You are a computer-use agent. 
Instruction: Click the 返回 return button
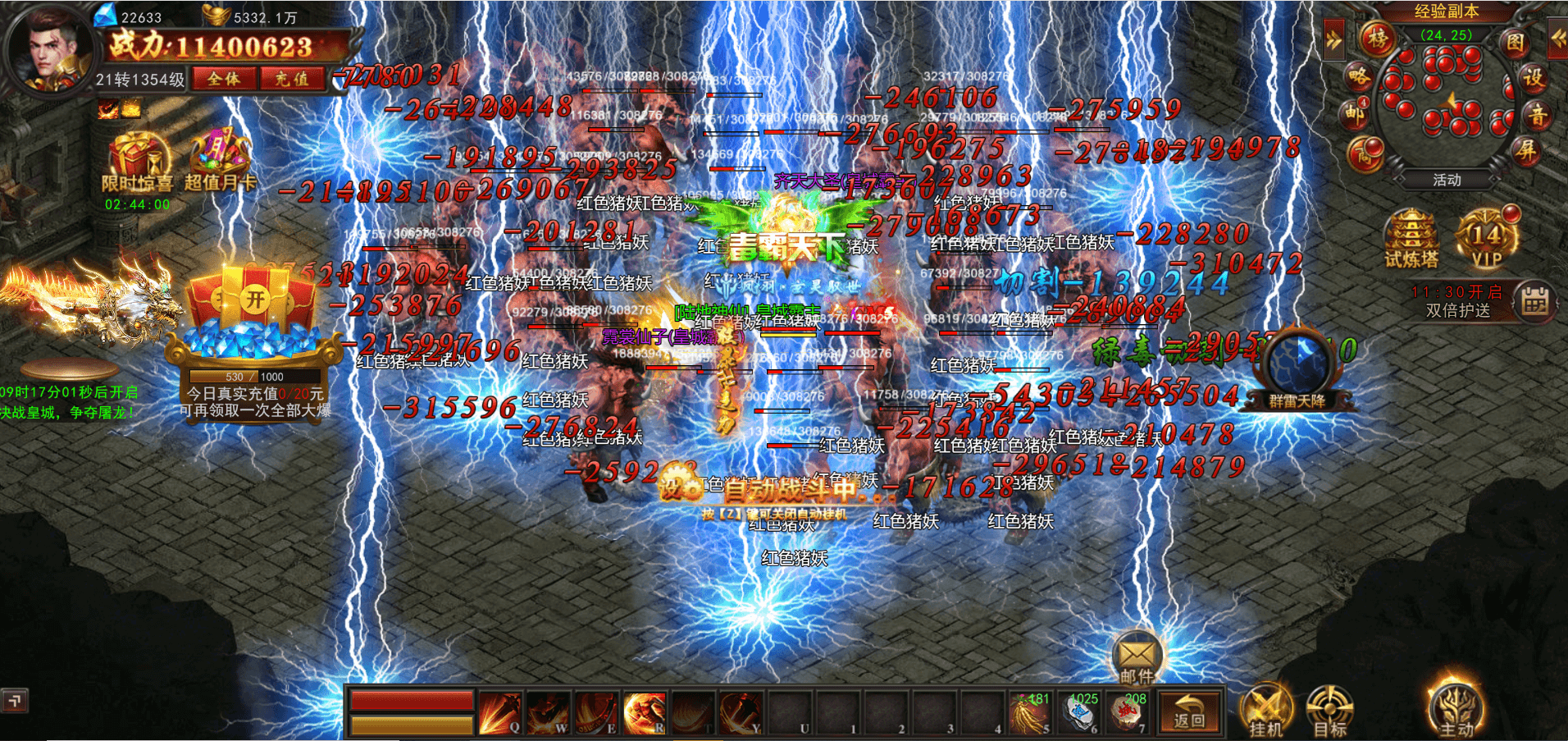[1189, 711]
